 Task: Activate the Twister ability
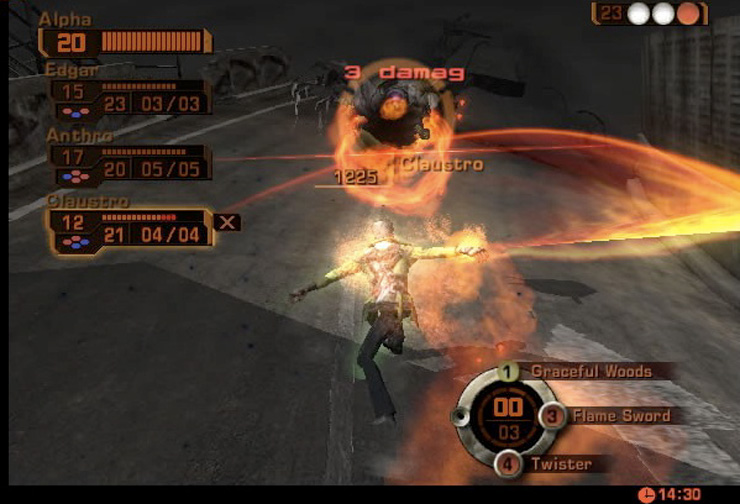point(560,464)
